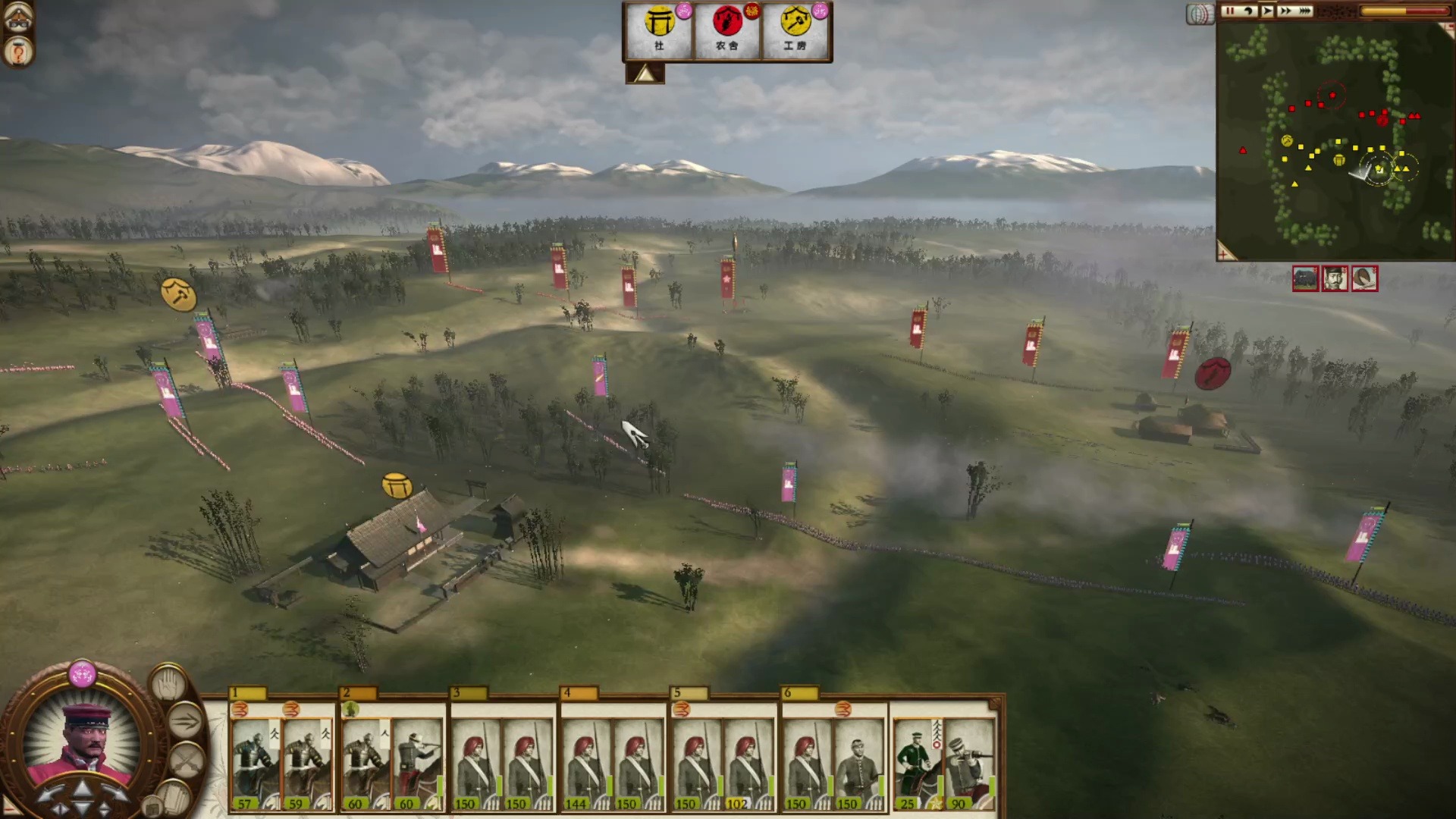This screenshot has width=1456, height=819.
Task: Select group 1 tab
Action: pos(248,693)
